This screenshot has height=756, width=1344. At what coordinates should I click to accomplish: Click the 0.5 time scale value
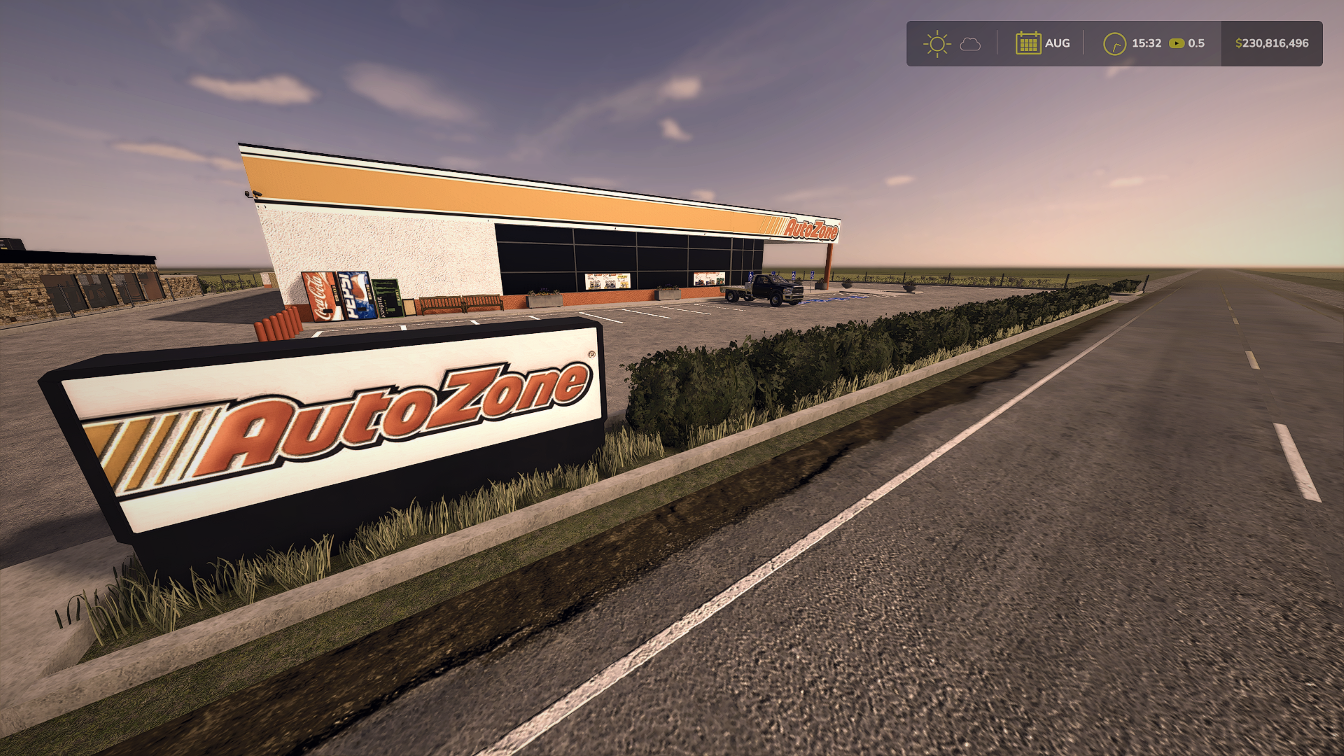(x=1198, y=43)
